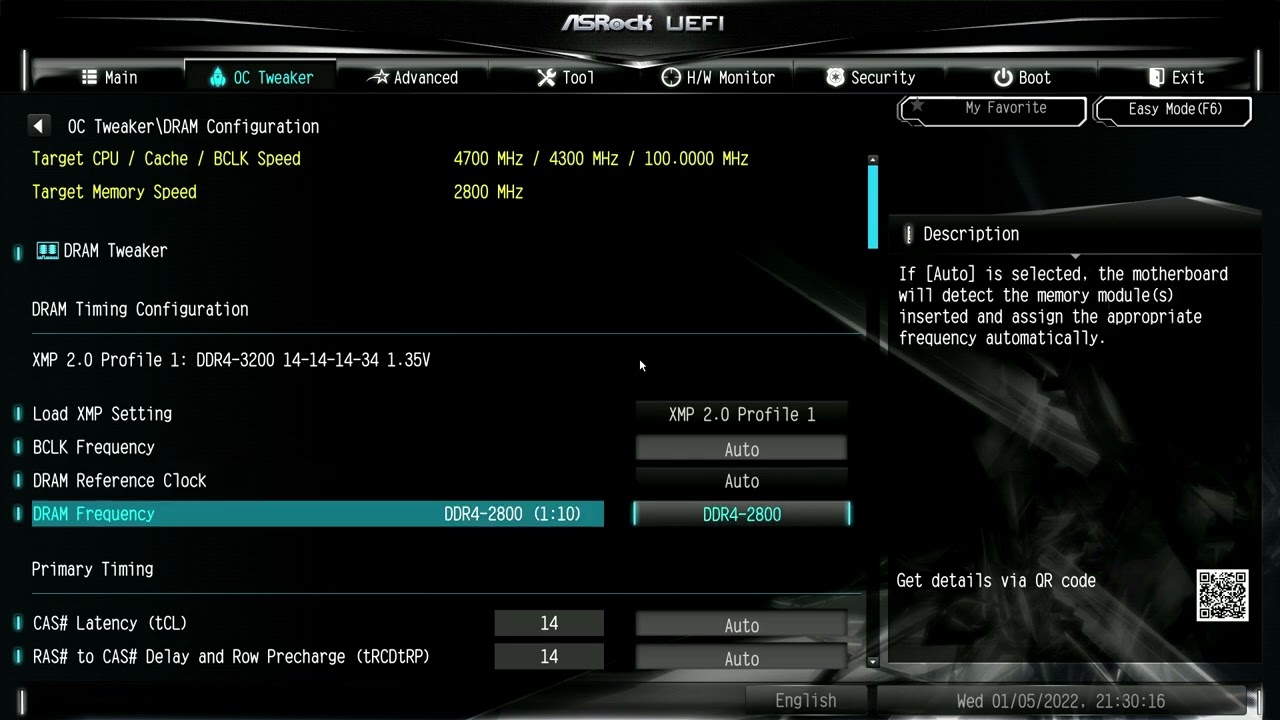Open the BCLK Frequency Auto dropdown
The image size is (1280, 720).
[x=741, y=449]
